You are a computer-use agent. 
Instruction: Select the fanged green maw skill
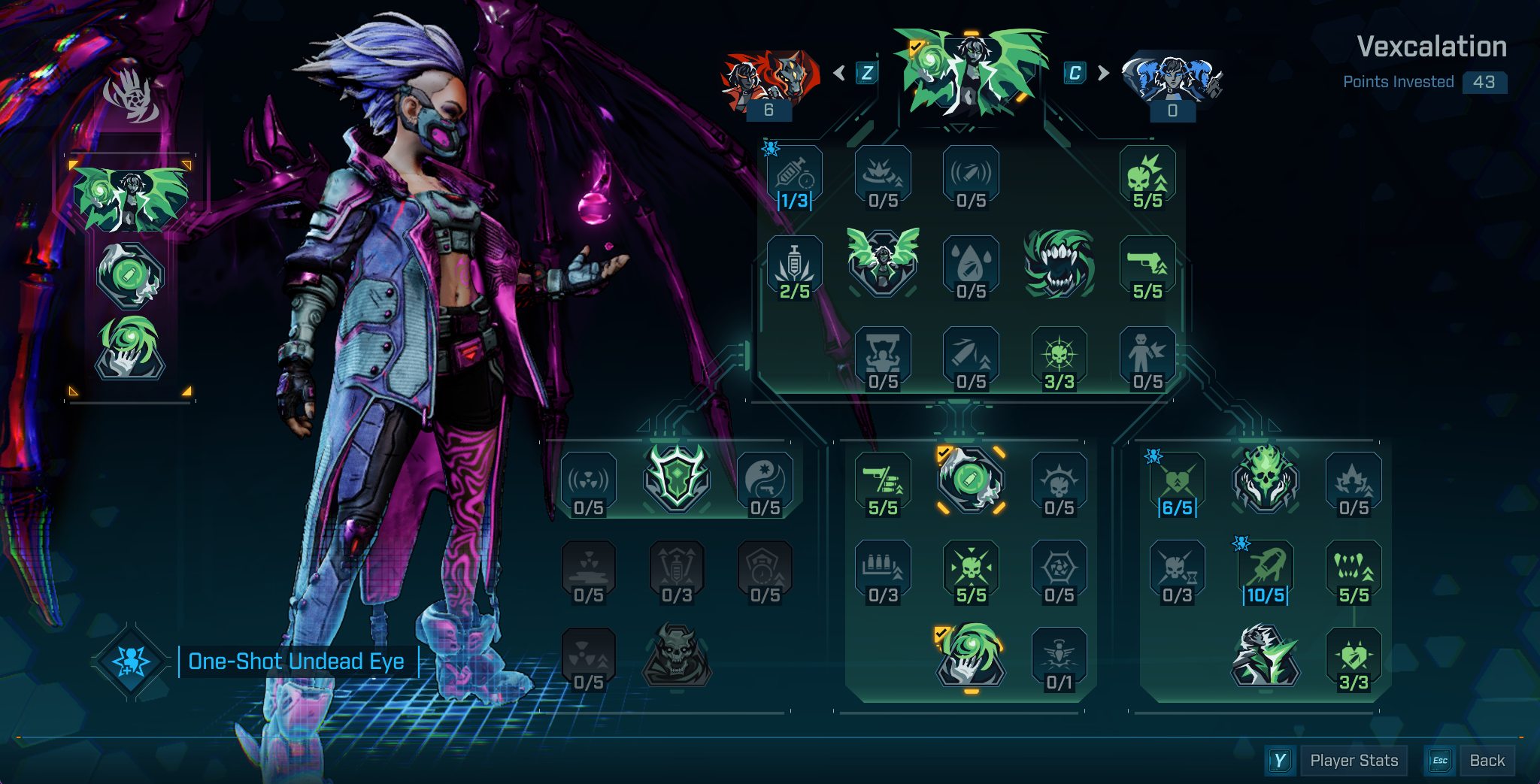1059,264
